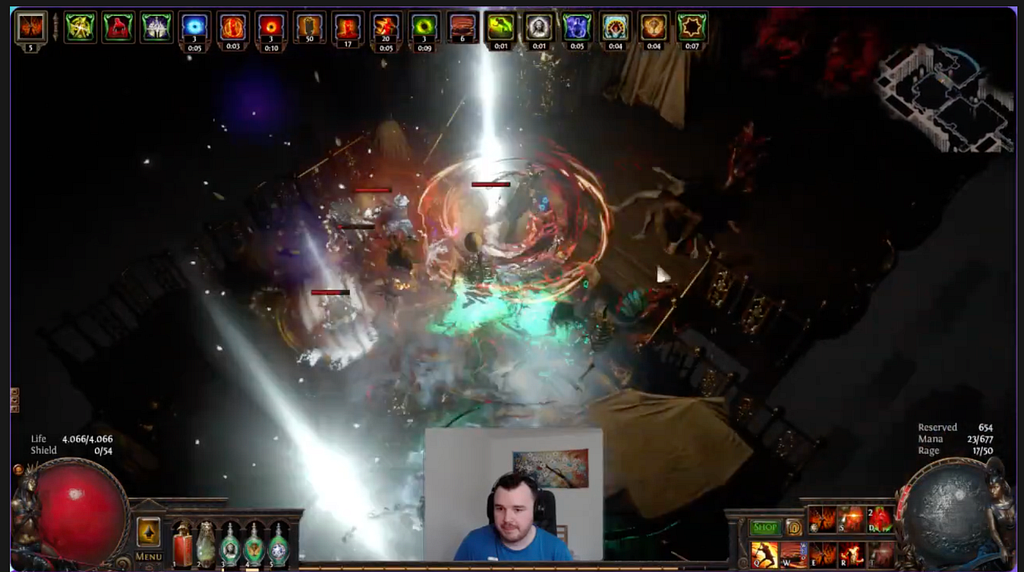1024x572 pixels.
Task: Click the round gold coin icon beside Shop
Action: tap(794, 527)
